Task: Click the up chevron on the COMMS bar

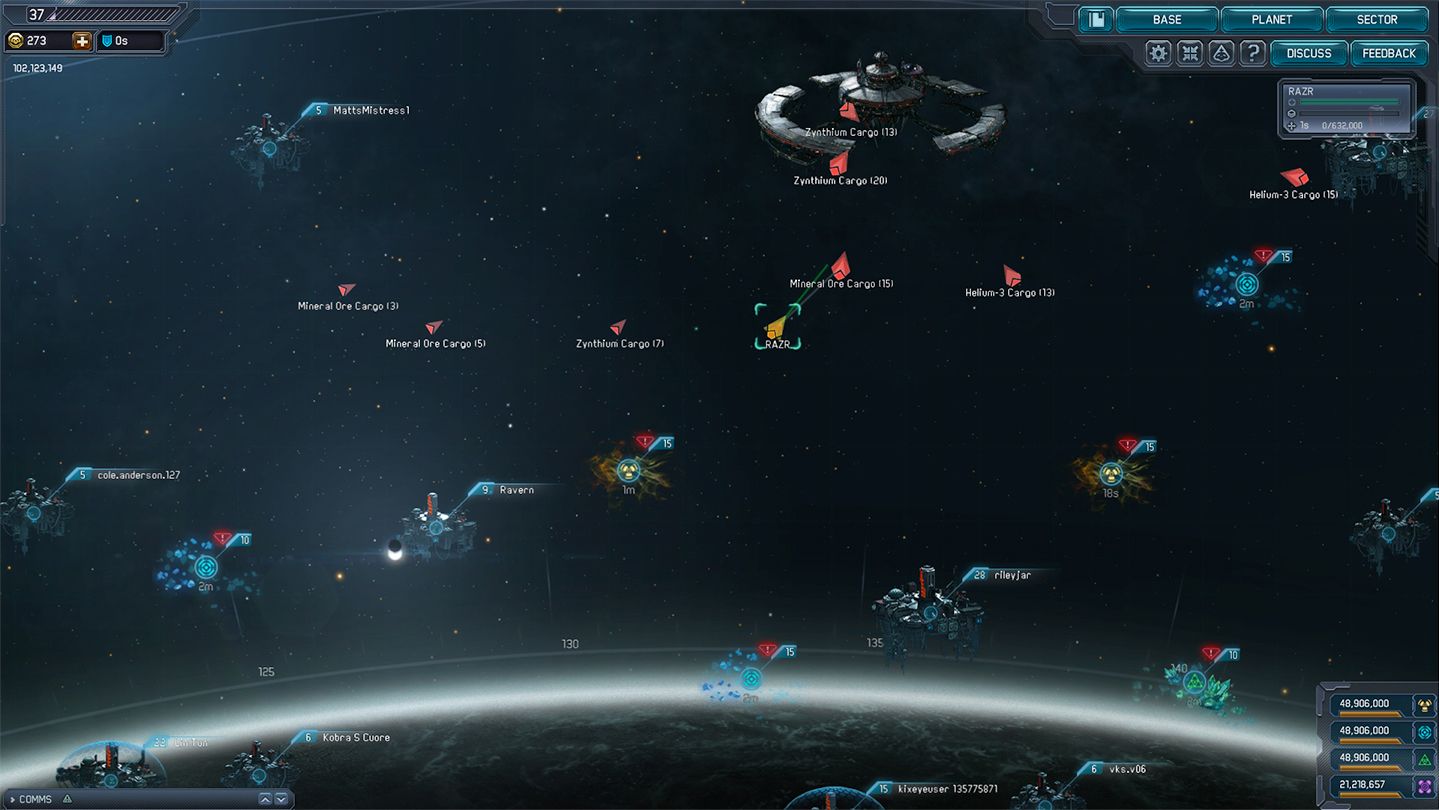Action: coord(265,799)
